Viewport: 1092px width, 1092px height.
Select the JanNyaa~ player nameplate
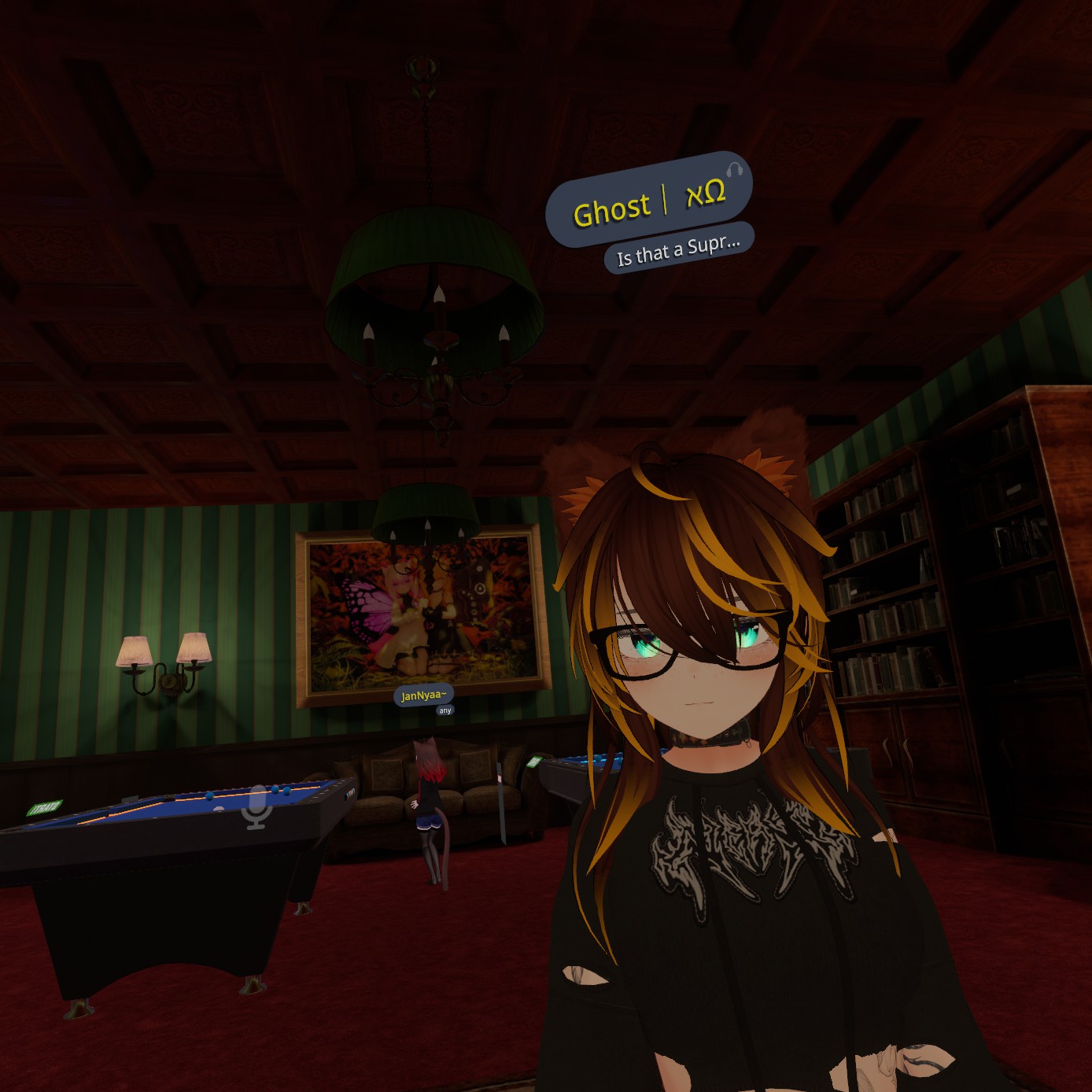[x=423, y=695]
